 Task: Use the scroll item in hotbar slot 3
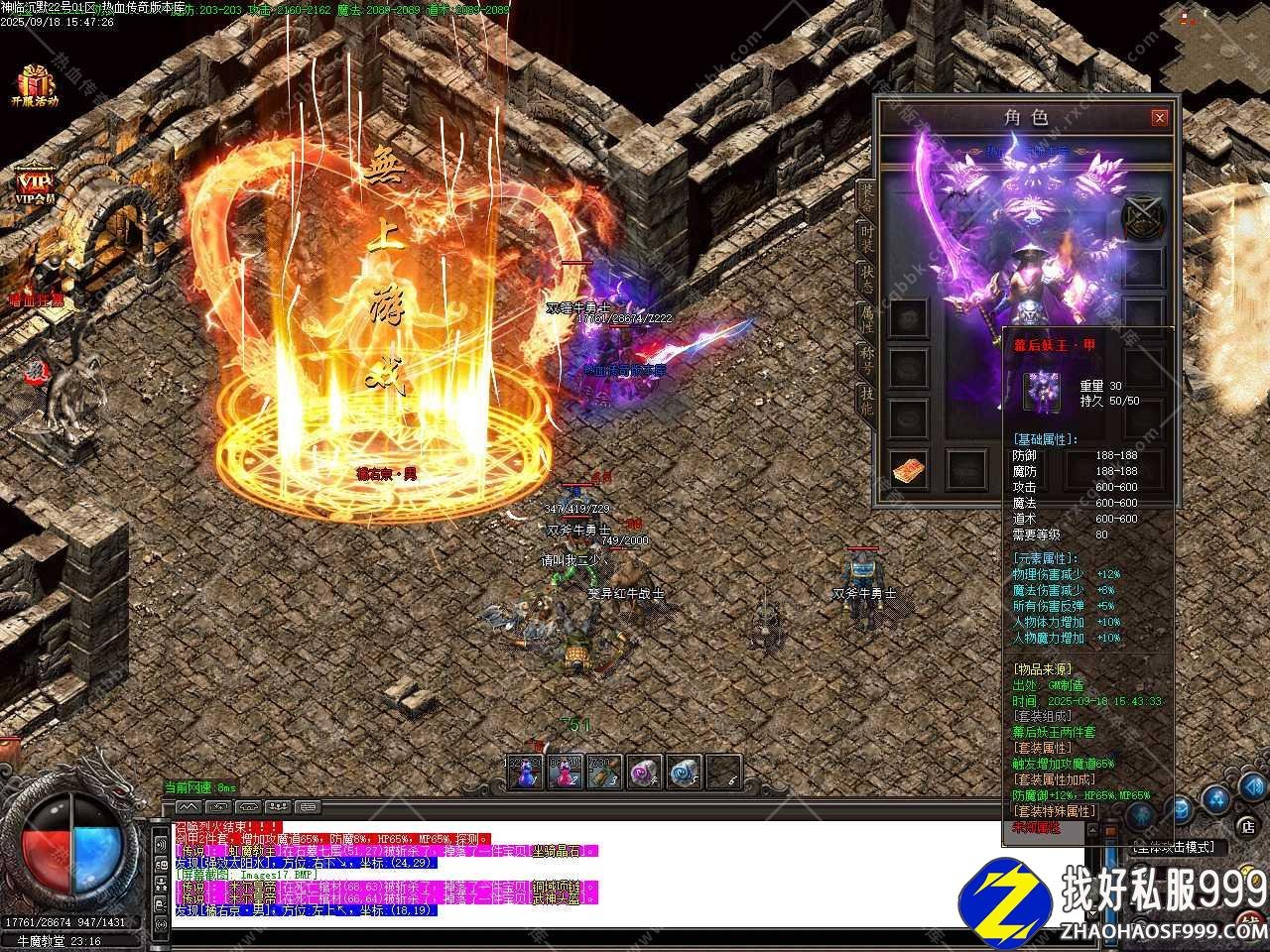[603, 772]
